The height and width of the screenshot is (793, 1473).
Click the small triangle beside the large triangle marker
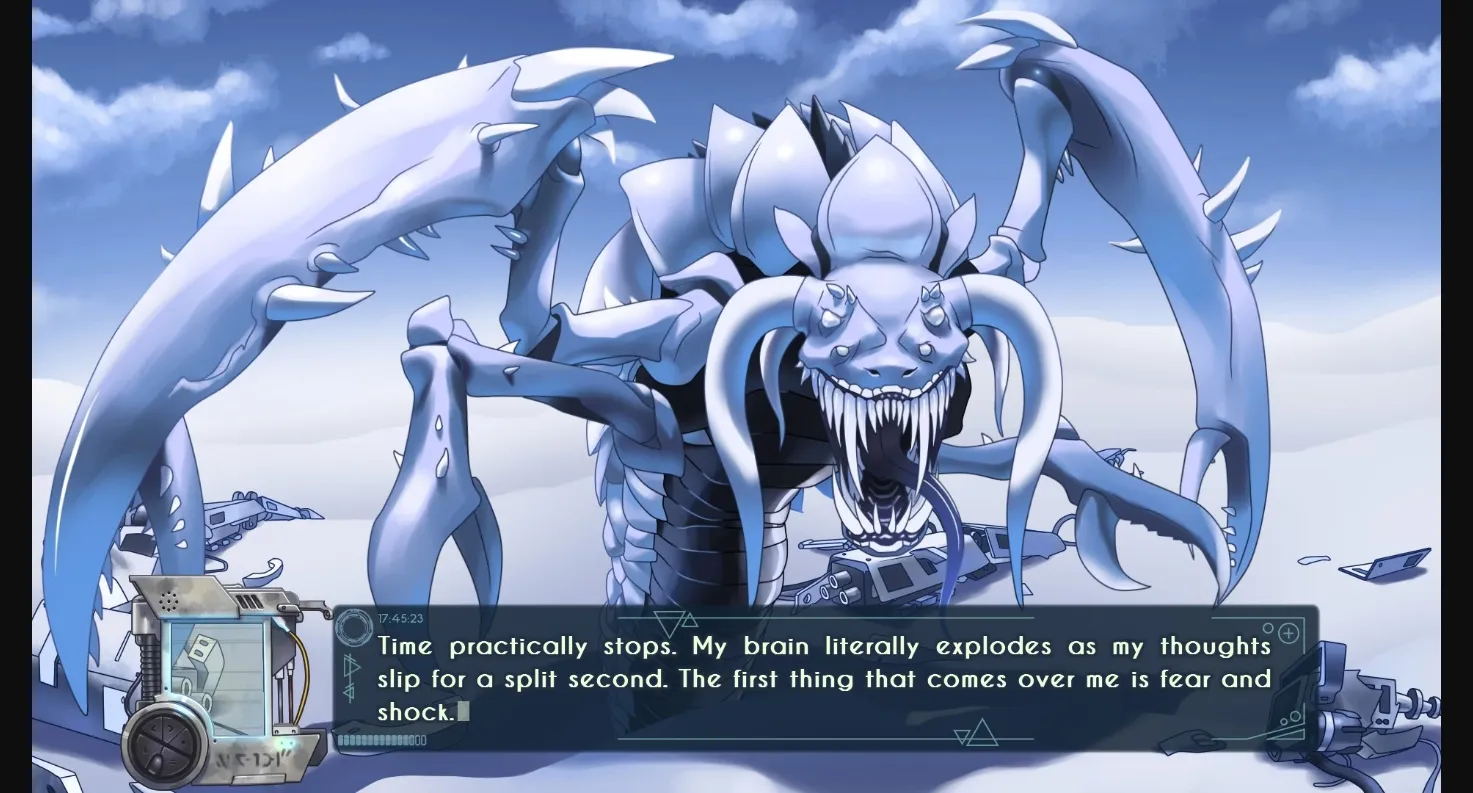[x=689, y=619]
